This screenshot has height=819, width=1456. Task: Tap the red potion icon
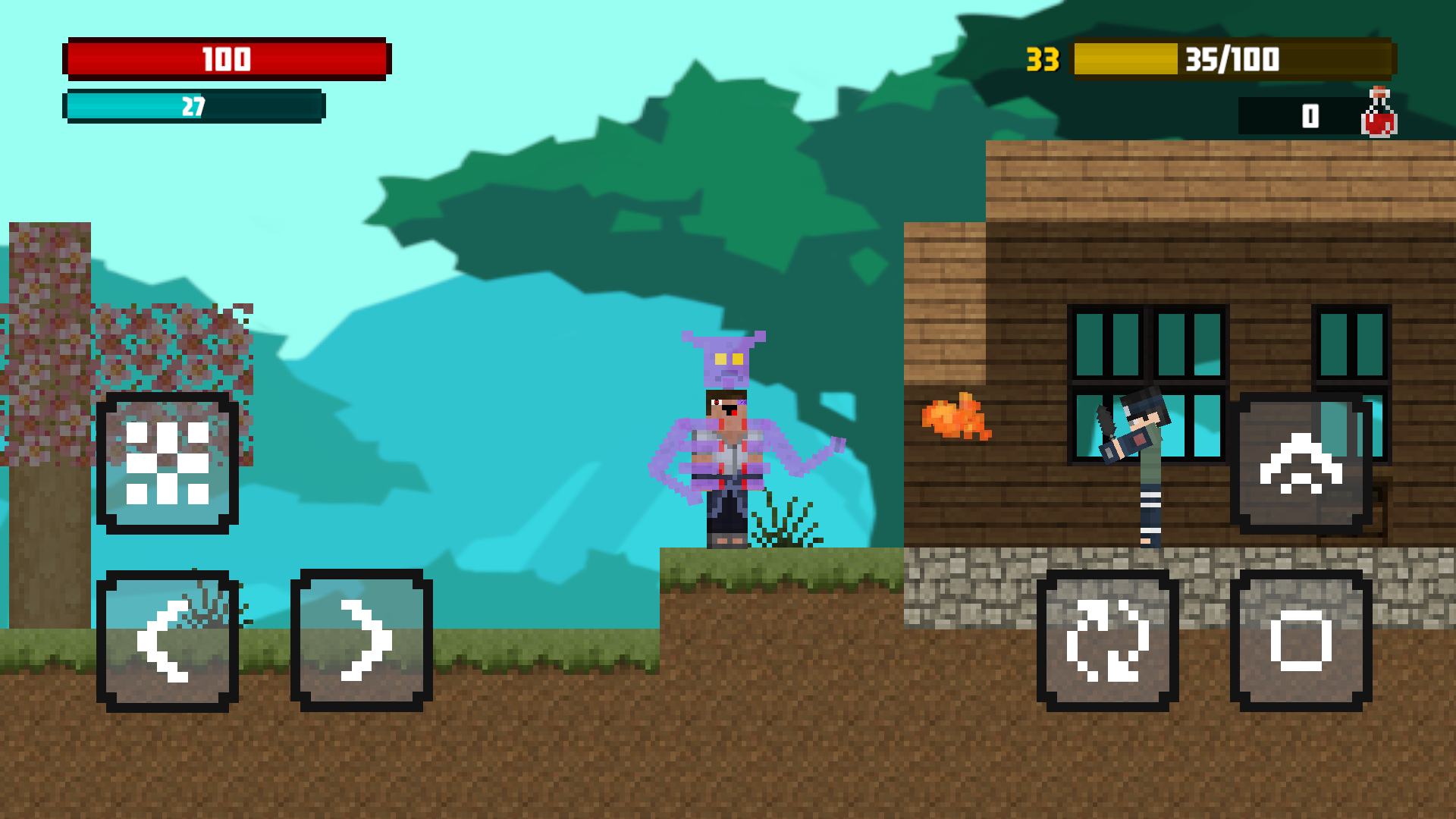[1379, 114]
